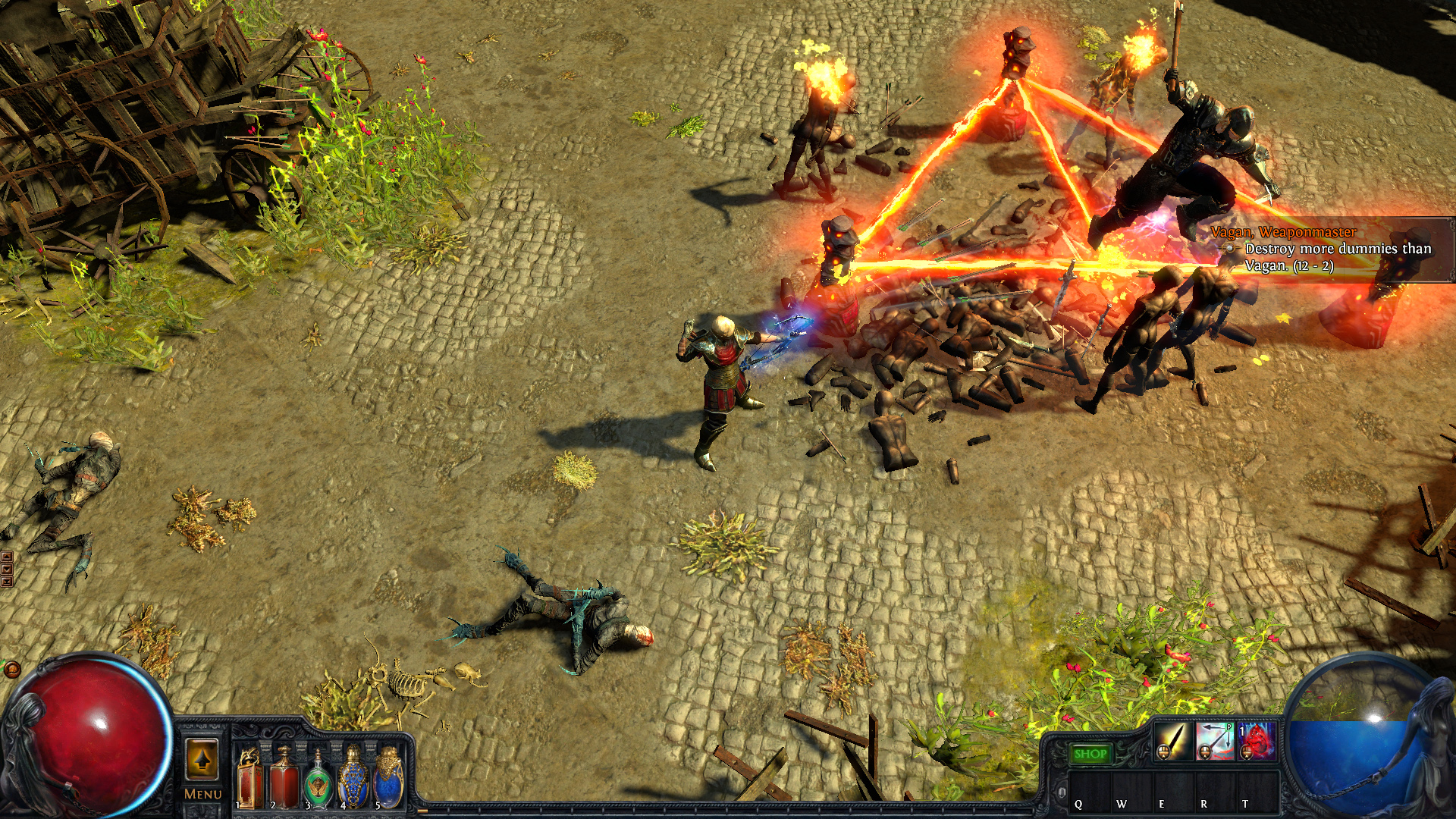Viewport: 1456px width, 819px height.
Task: Select the sword strike skill icon above the skill bar
Action: (x=1172, y=742)
